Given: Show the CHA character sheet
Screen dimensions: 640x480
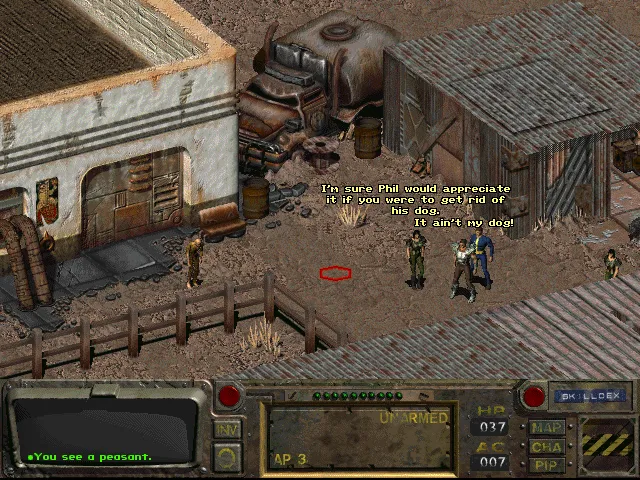Looking at the screenshot, I should pyautogui.click(x=547, y=447).
